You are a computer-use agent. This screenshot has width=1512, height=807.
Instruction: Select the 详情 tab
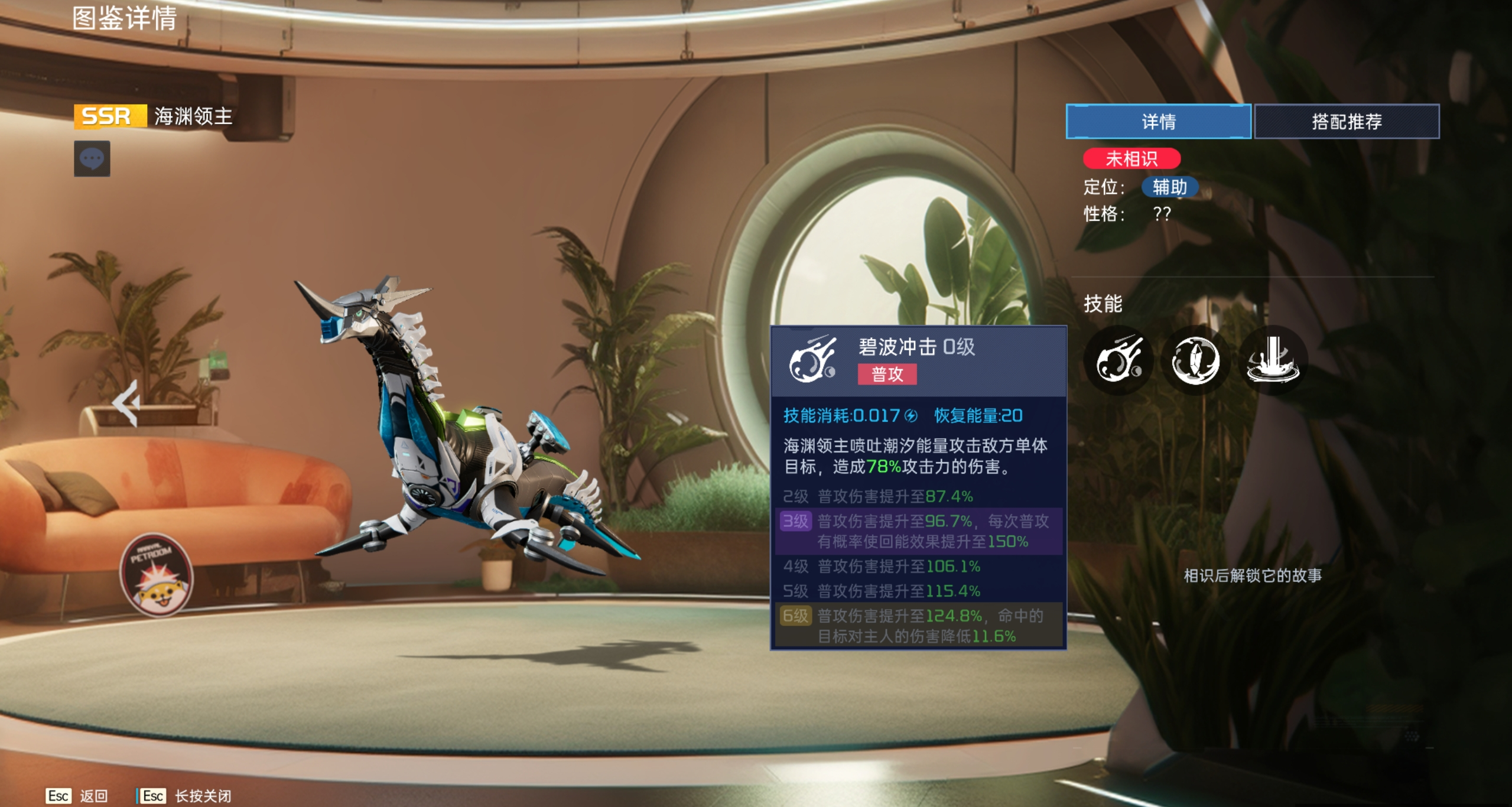point(1157,122)
